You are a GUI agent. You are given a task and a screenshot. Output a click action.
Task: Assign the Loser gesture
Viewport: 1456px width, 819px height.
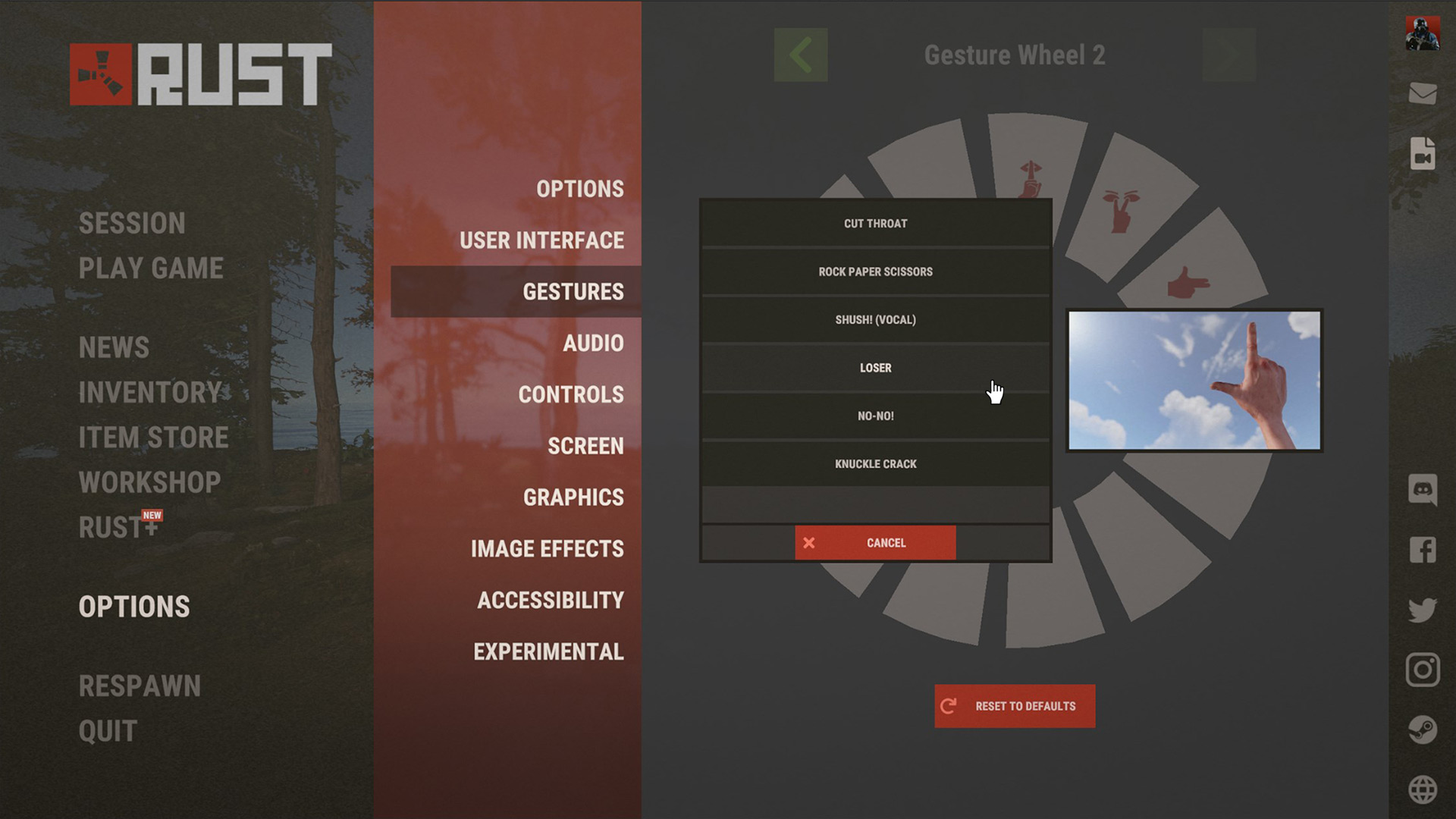(x=875, y=368)
